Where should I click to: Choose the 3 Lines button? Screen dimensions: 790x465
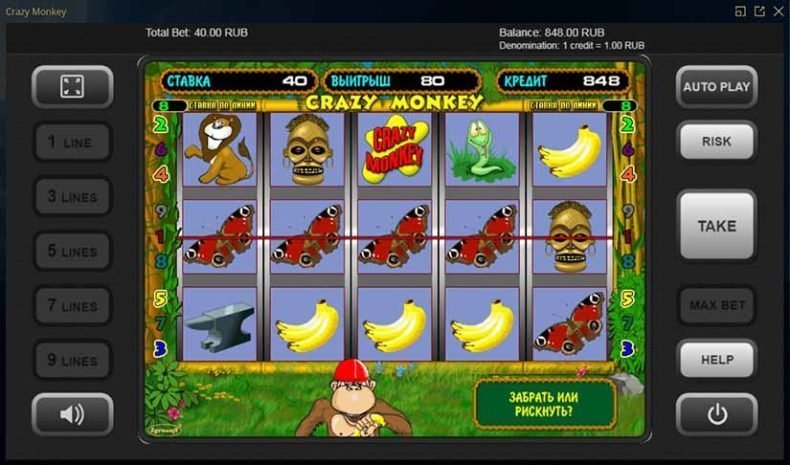point(72,197)
